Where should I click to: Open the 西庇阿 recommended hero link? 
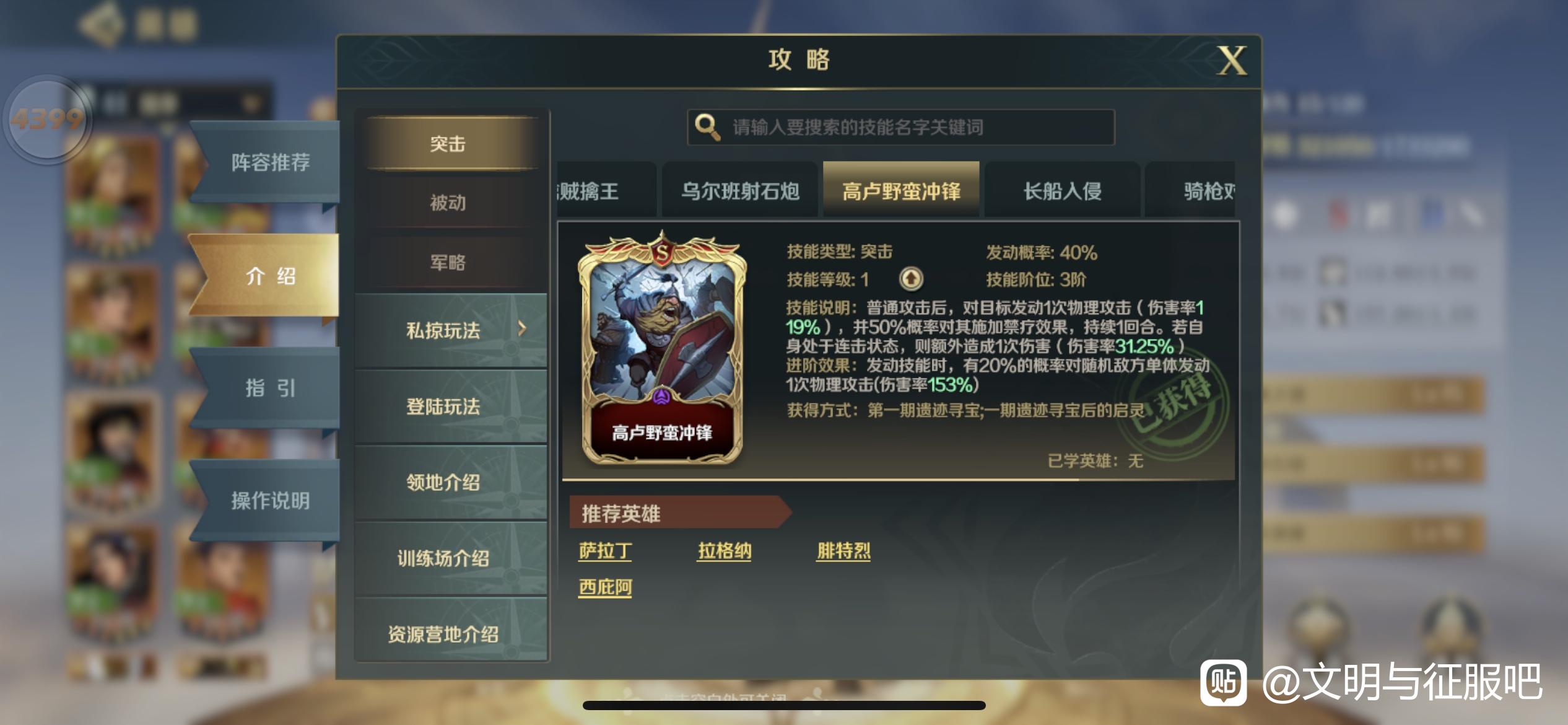[x=604, y=586]
